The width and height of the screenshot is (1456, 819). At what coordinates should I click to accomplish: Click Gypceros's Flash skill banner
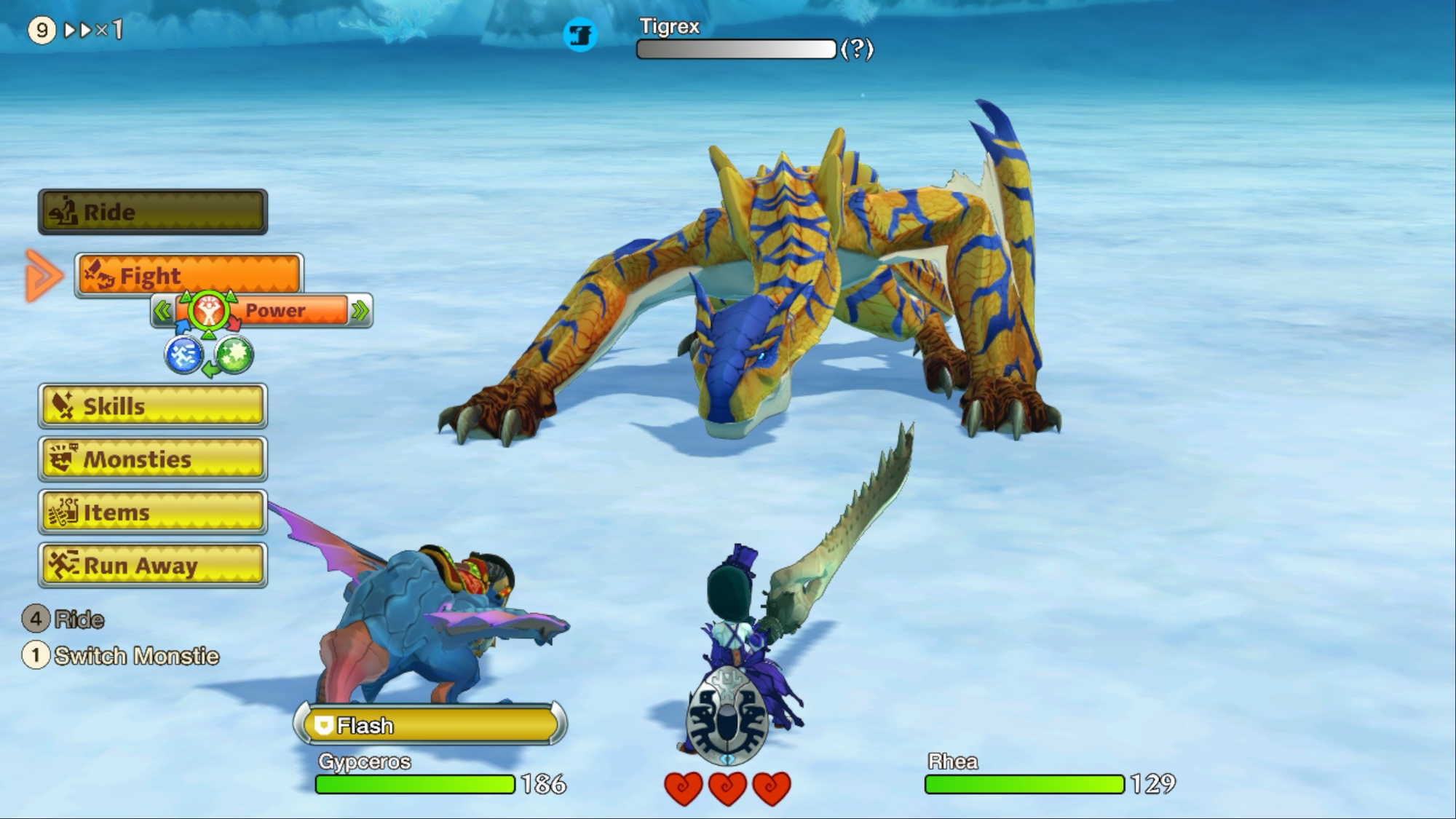pyautogui.click(x=430, y=725)
